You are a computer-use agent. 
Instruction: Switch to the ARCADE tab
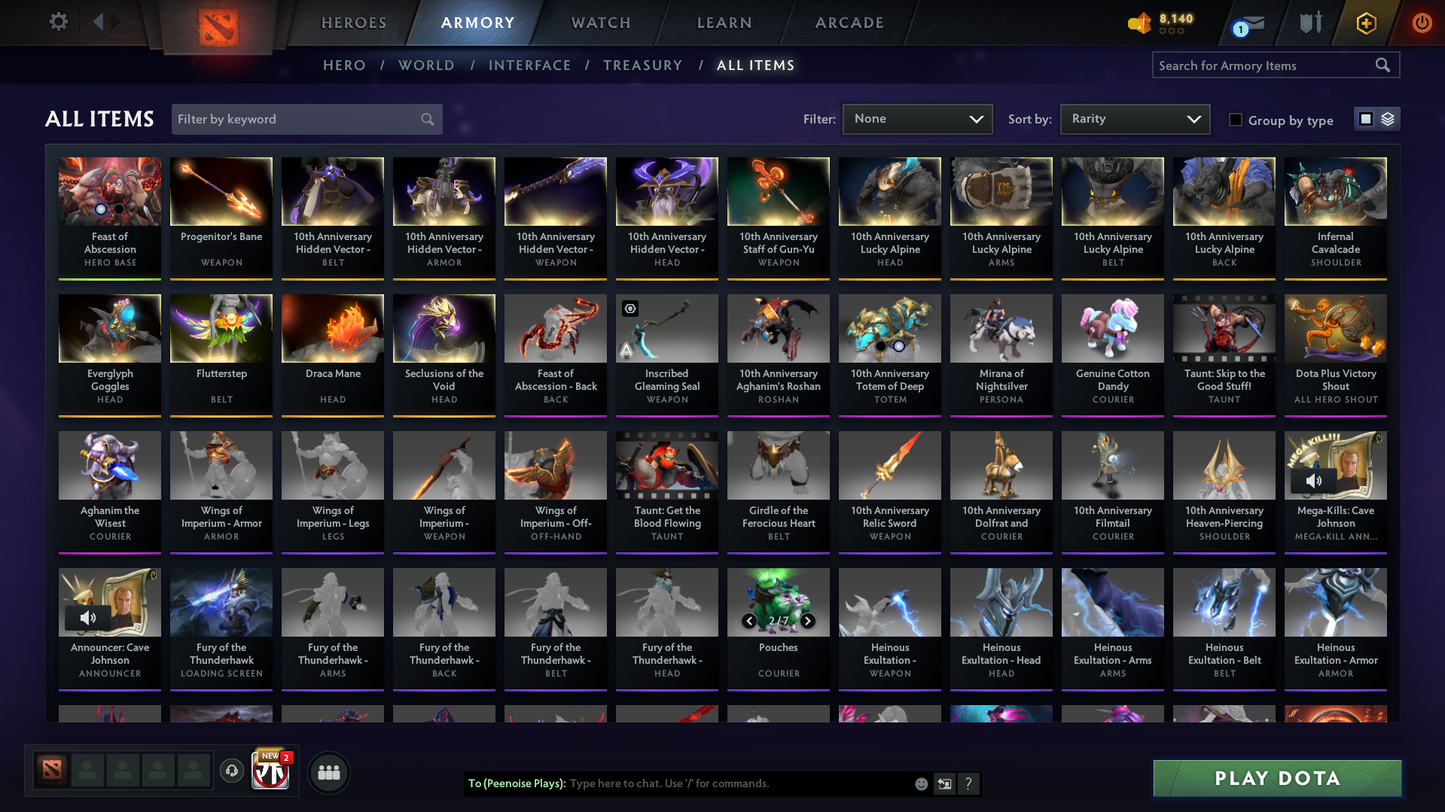click(x=848, y=22)
